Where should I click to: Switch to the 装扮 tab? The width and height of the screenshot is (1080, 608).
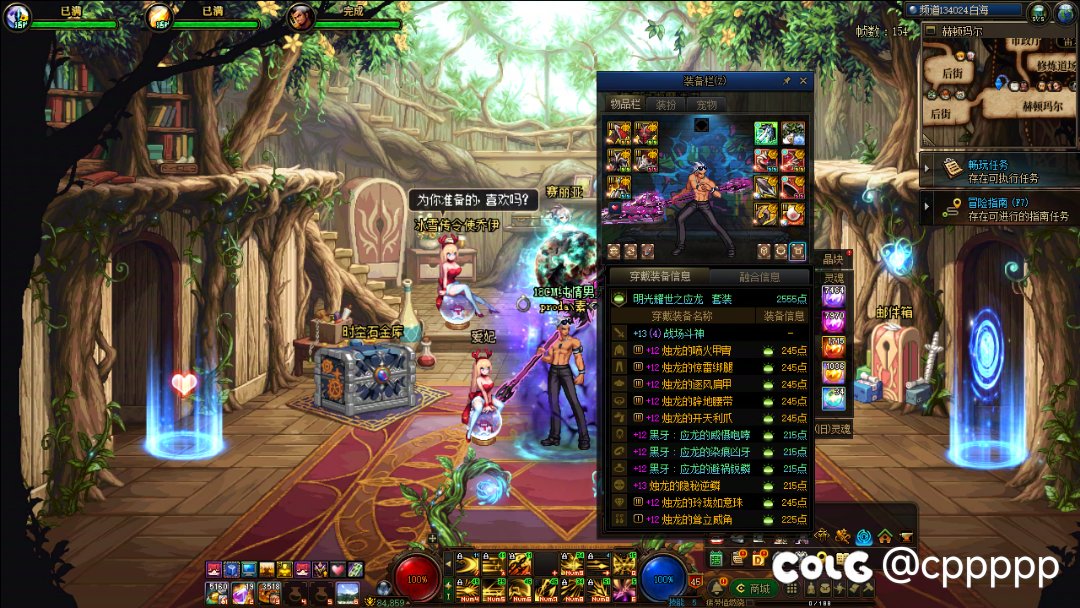(666, 104)
